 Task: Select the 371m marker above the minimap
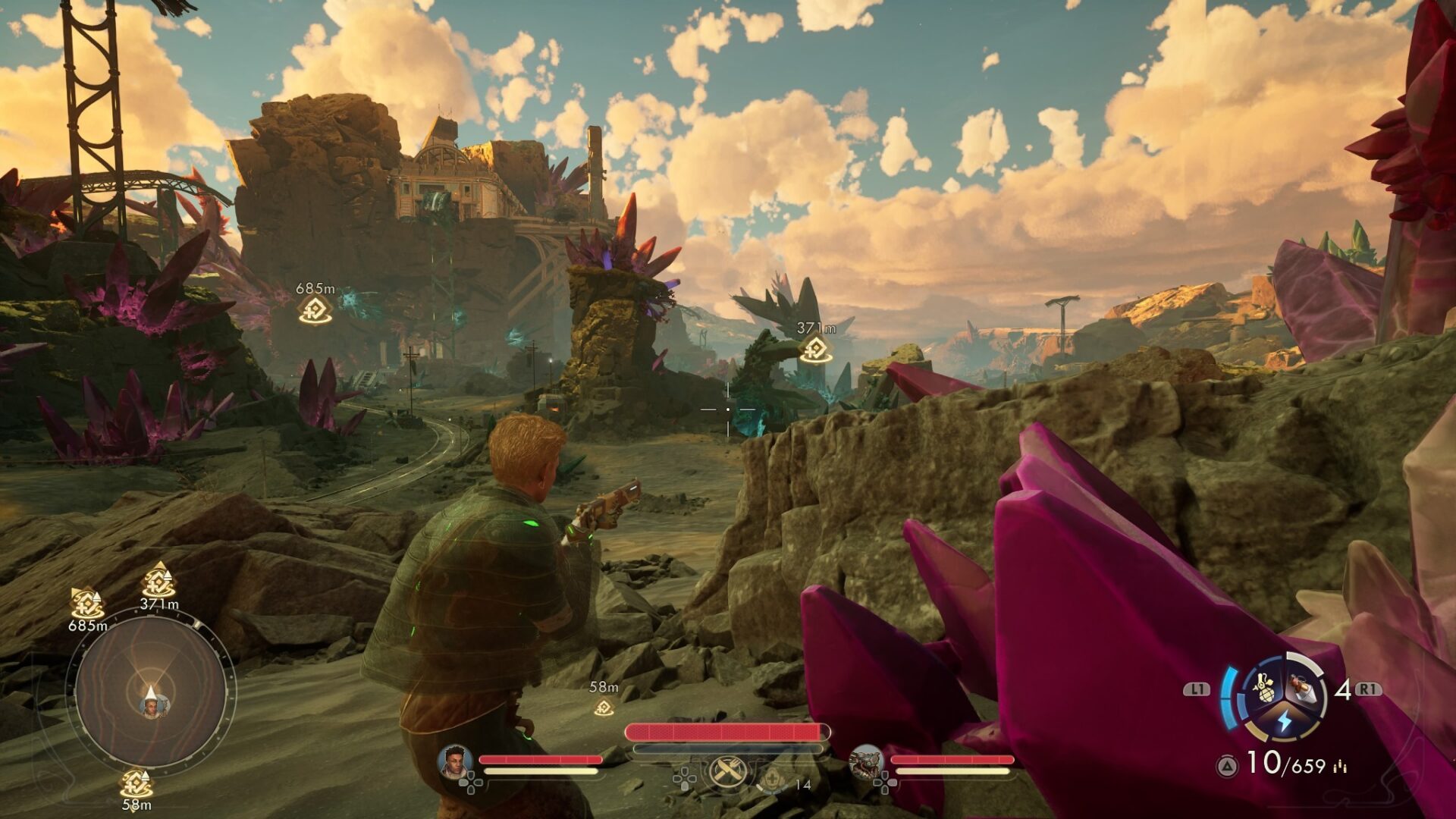point(158,582)
